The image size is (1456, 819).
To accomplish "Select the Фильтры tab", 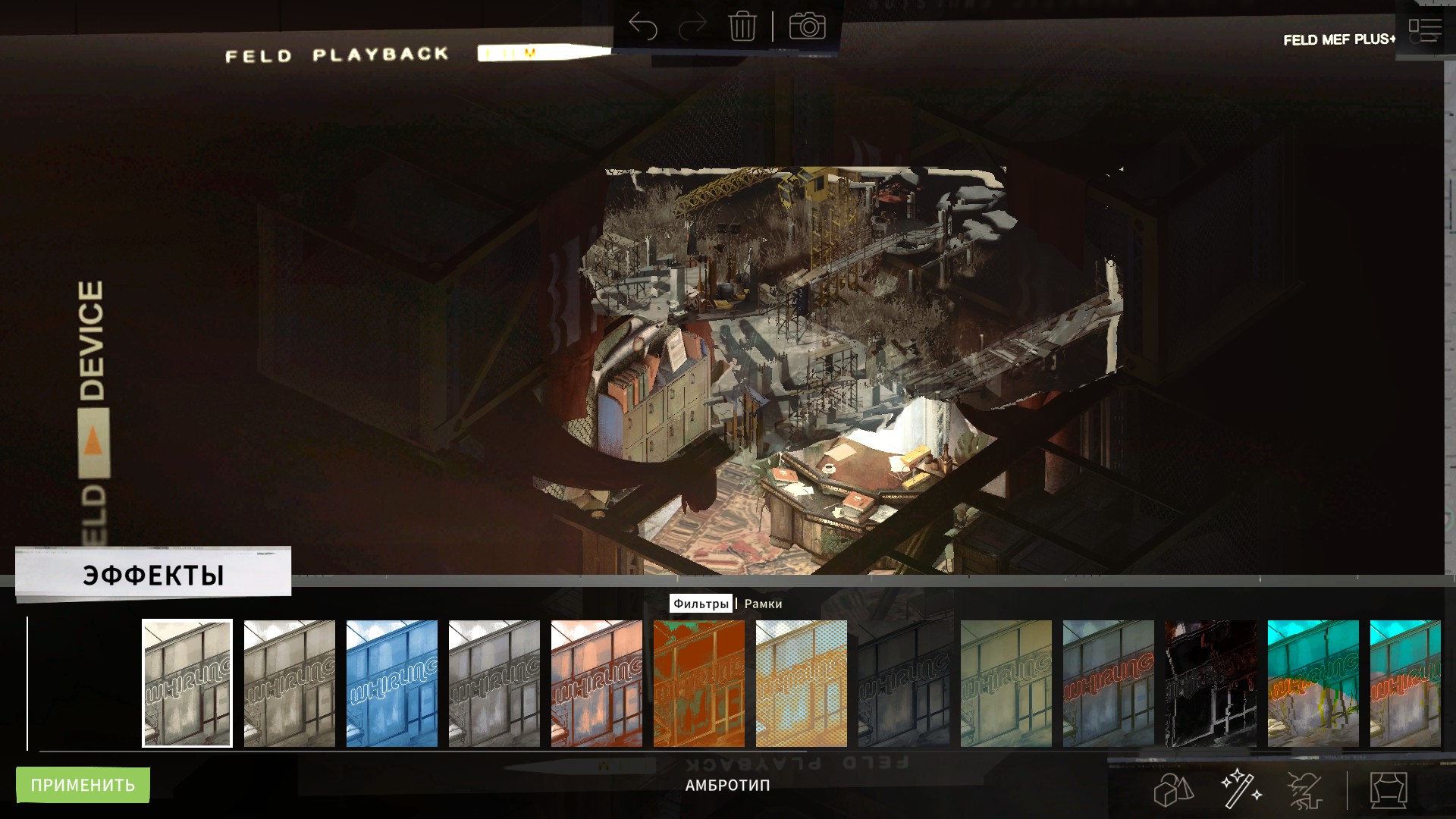I will click(701, 604).
